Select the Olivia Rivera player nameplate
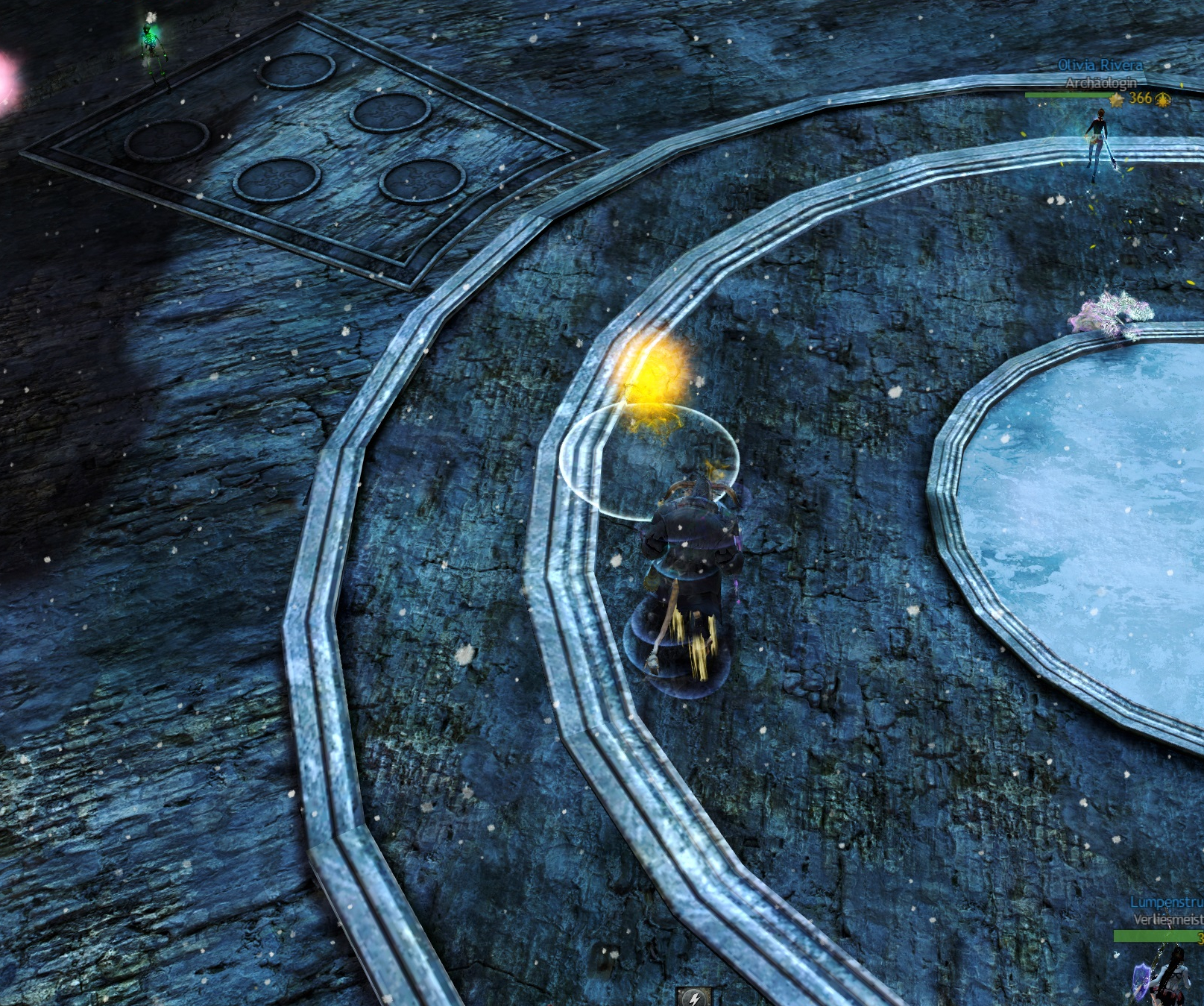 pos(1100,66)
